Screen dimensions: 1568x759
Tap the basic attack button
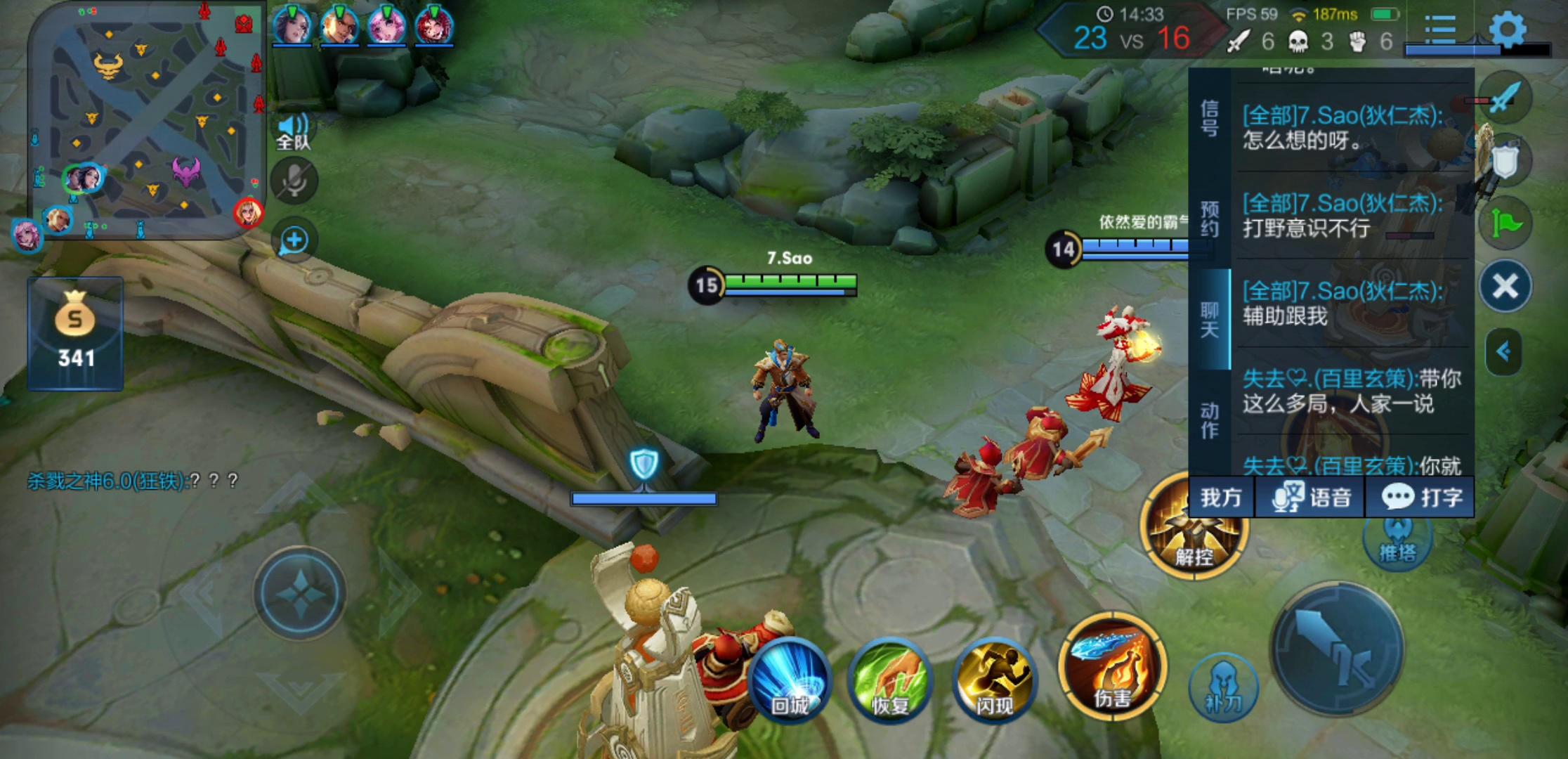[1338, 649]
